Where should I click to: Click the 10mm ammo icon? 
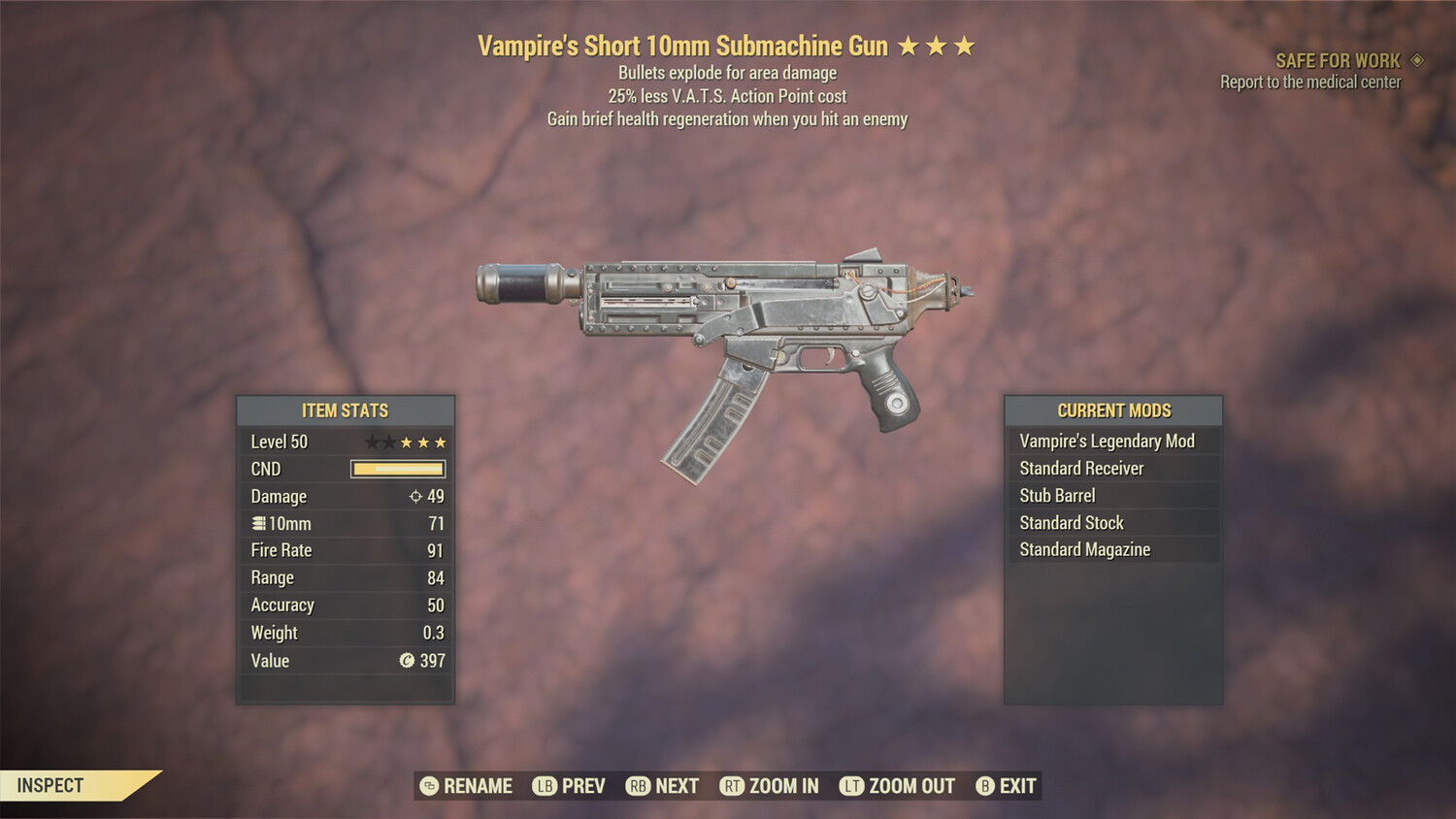[257, 523]
